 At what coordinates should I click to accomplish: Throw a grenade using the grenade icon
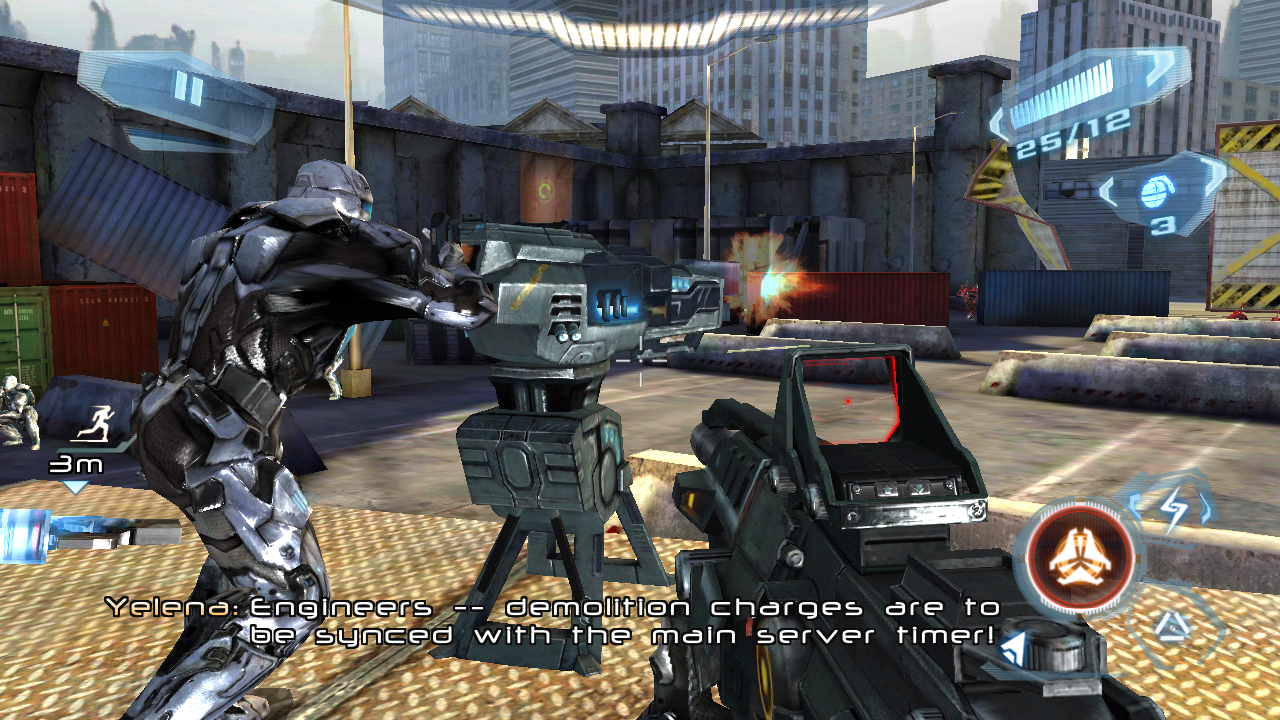1155,190
